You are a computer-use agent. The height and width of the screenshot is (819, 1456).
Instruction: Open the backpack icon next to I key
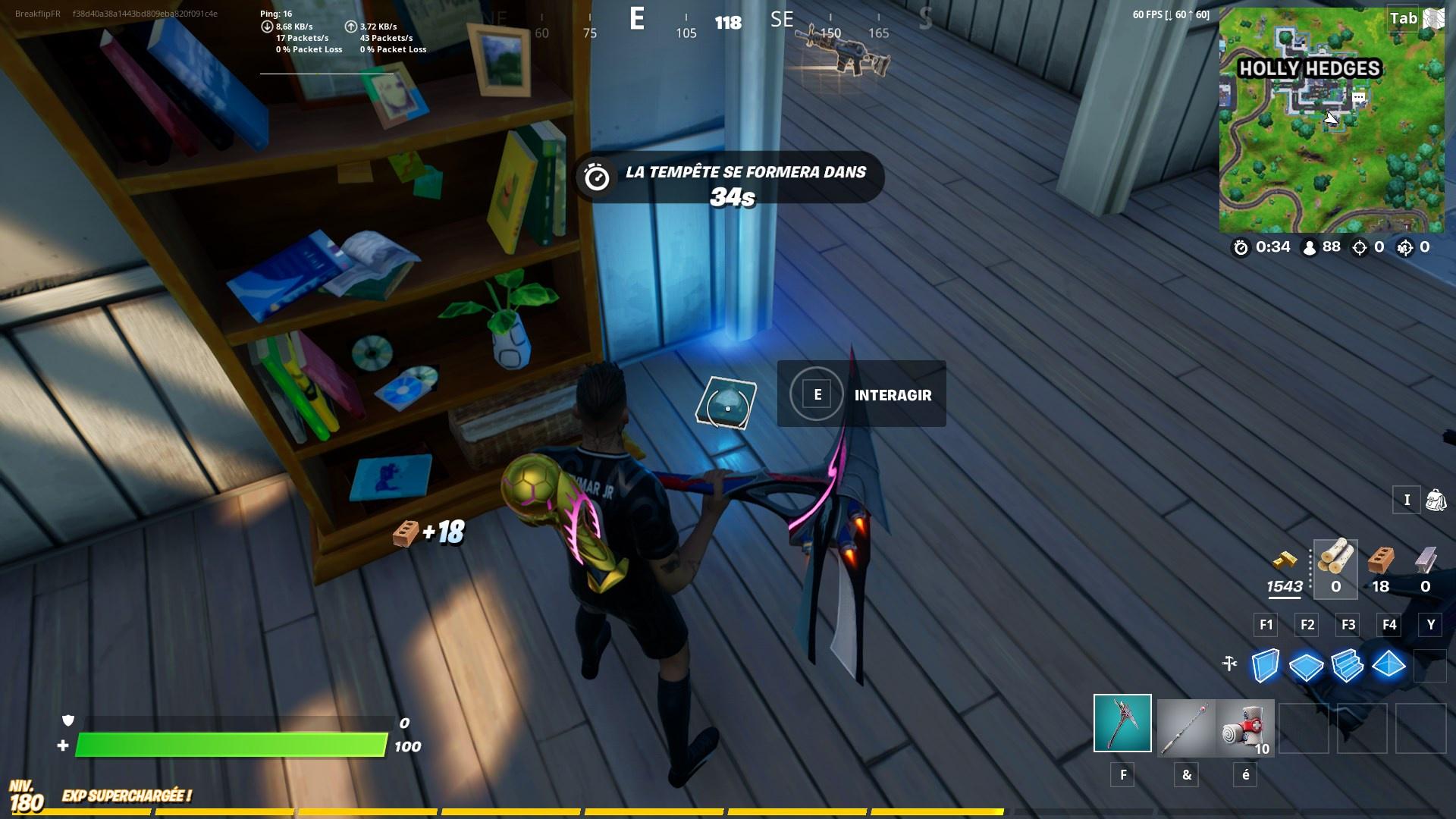tap(1435, 499)
